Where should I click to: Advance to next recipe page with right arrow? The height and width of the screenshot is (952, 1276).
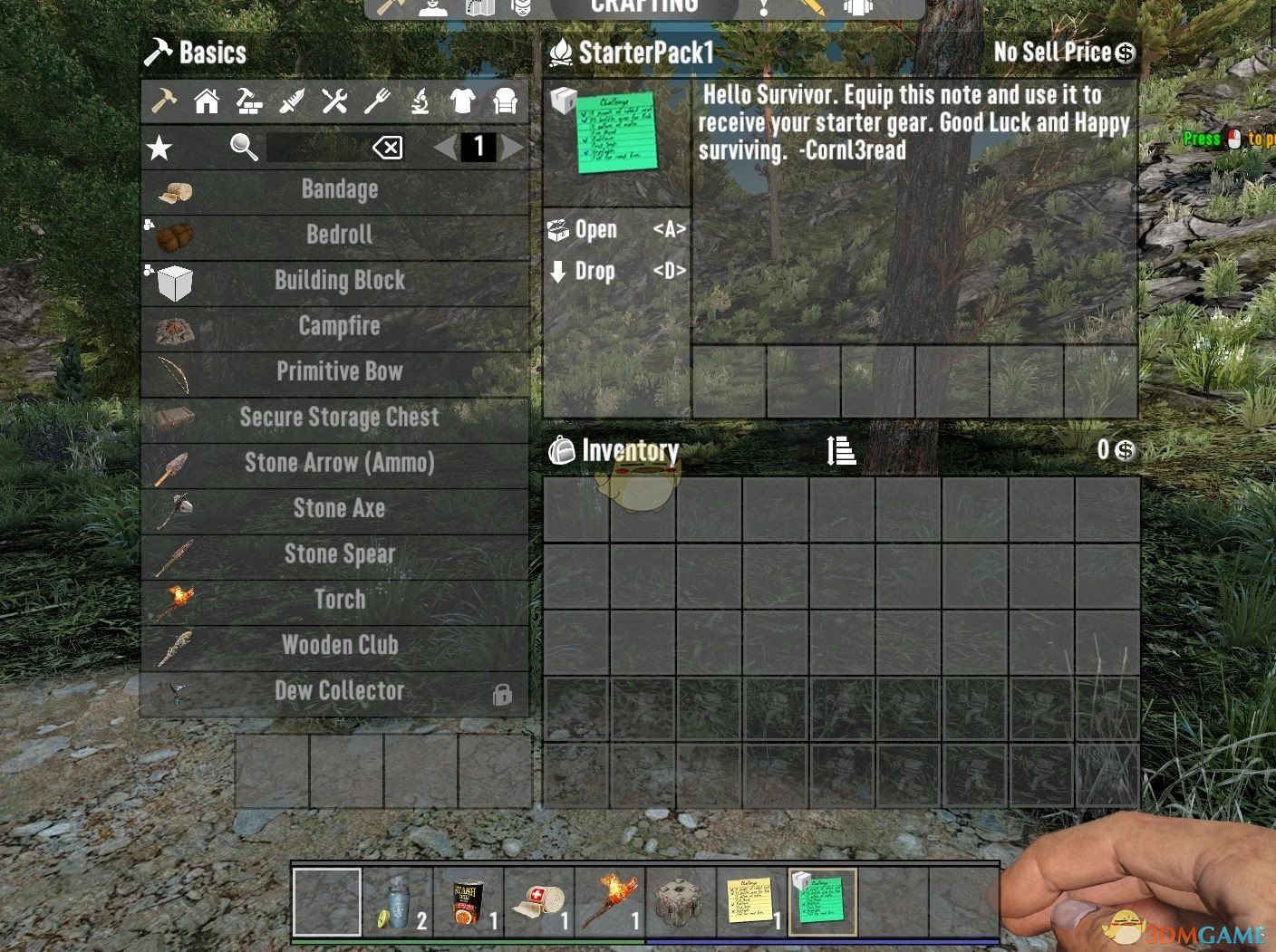click(514, 147)
